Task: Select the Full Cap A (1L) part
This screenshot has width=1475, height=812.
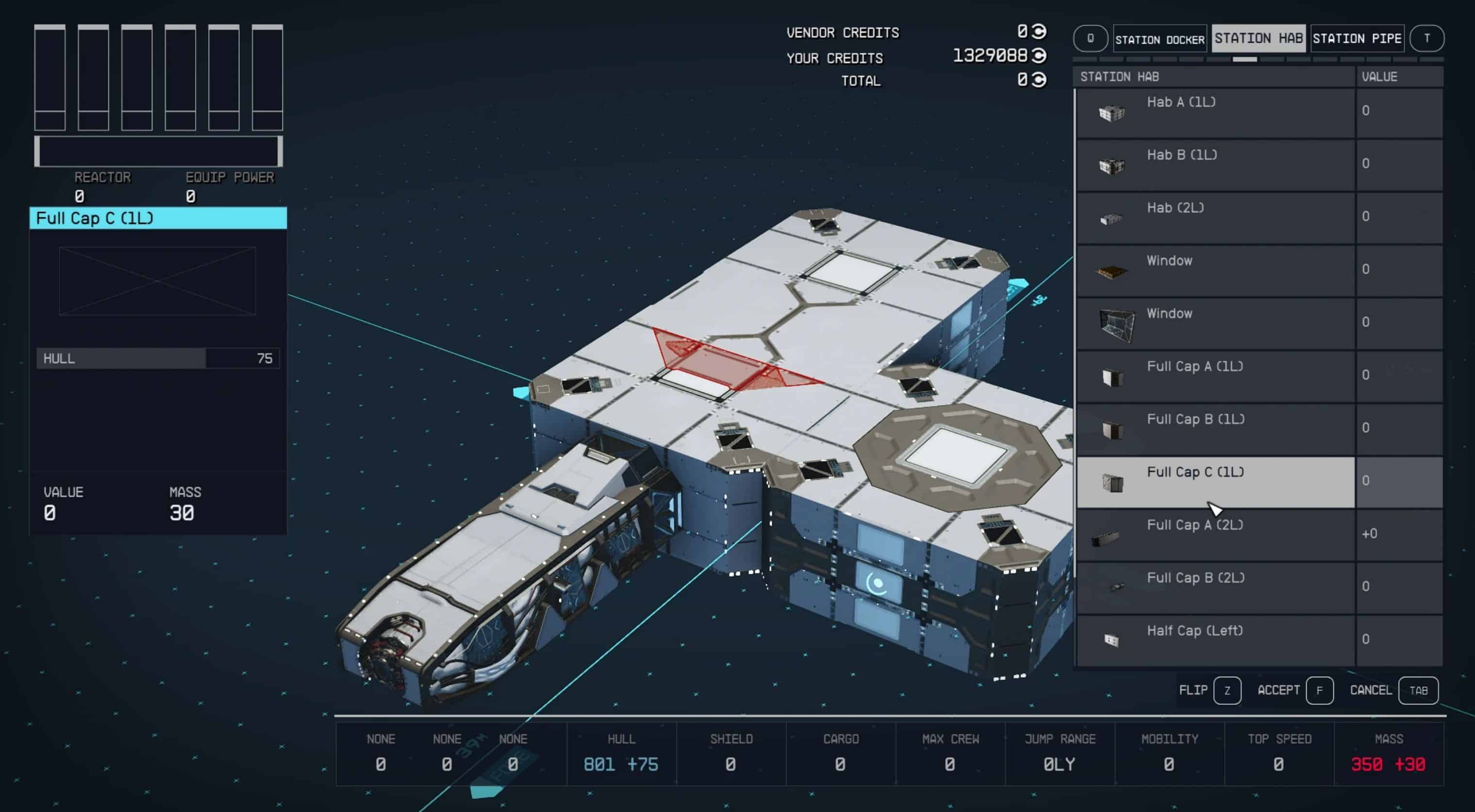Action: (1215, 376)
